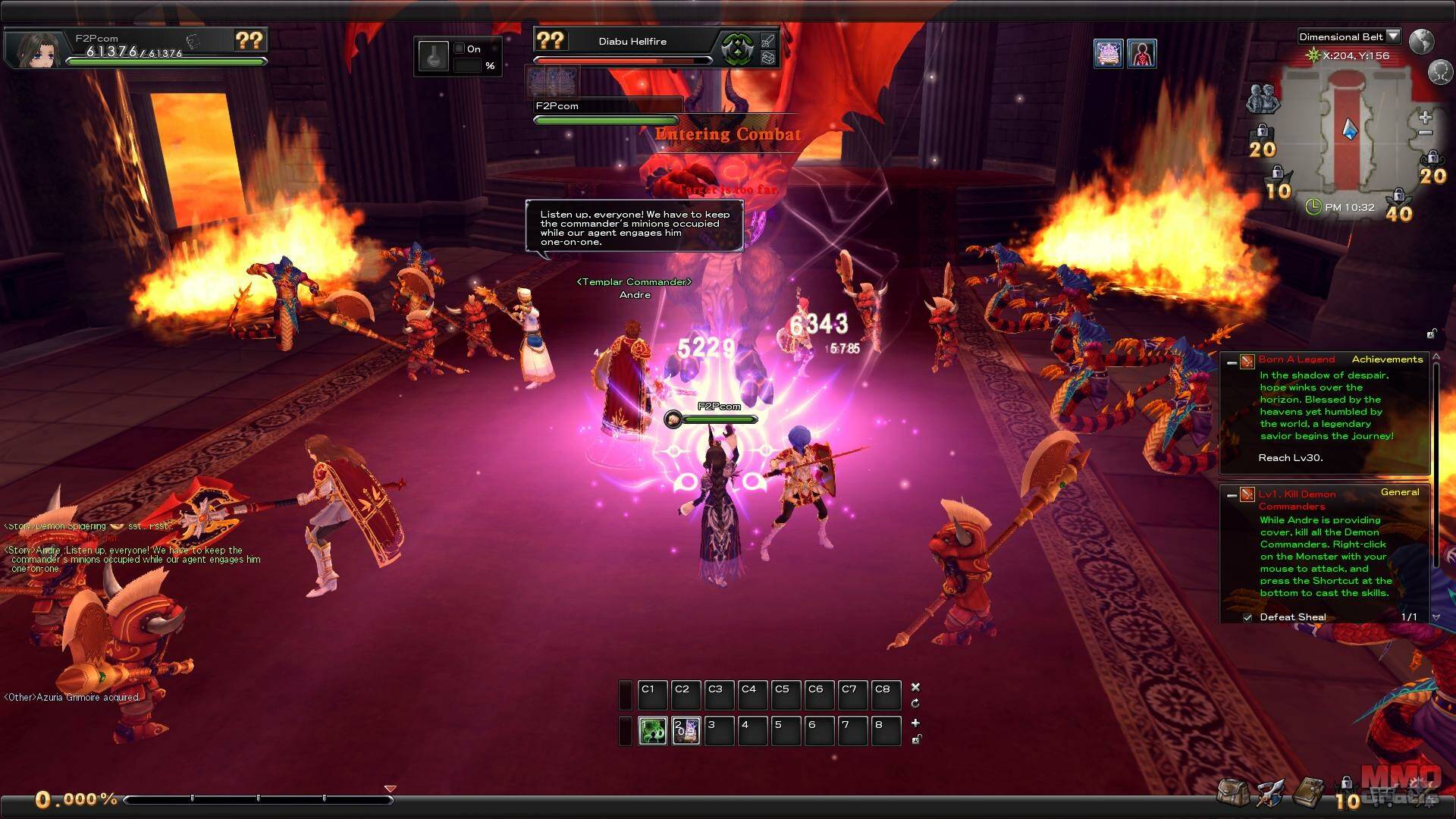Collapse the Kill Demon Commanders quest entry
This screenshot has height=819, width=1456.
(x=1232, y=496)
